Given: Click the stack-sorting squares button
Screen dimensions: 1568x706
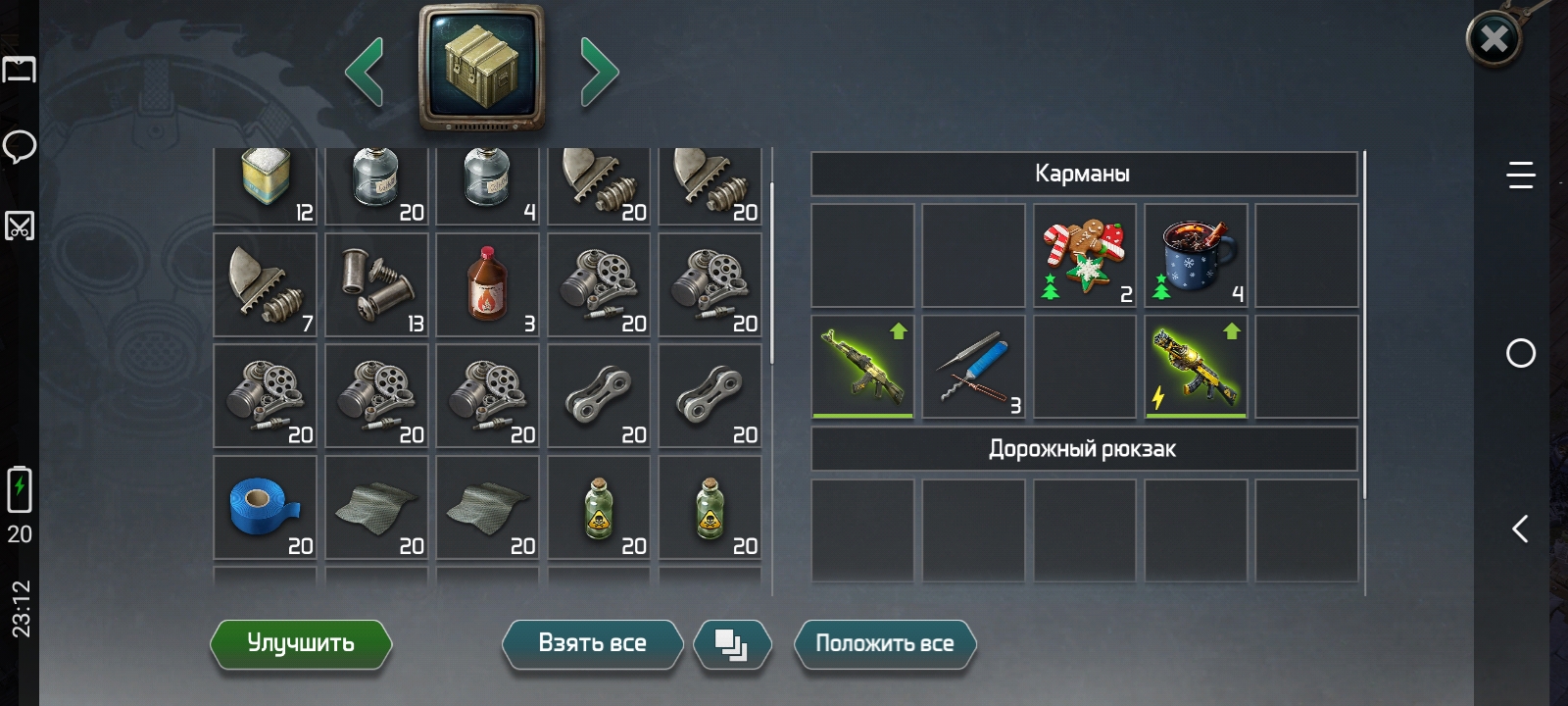Looking at the screenshot, I should (x=731, y=644).
